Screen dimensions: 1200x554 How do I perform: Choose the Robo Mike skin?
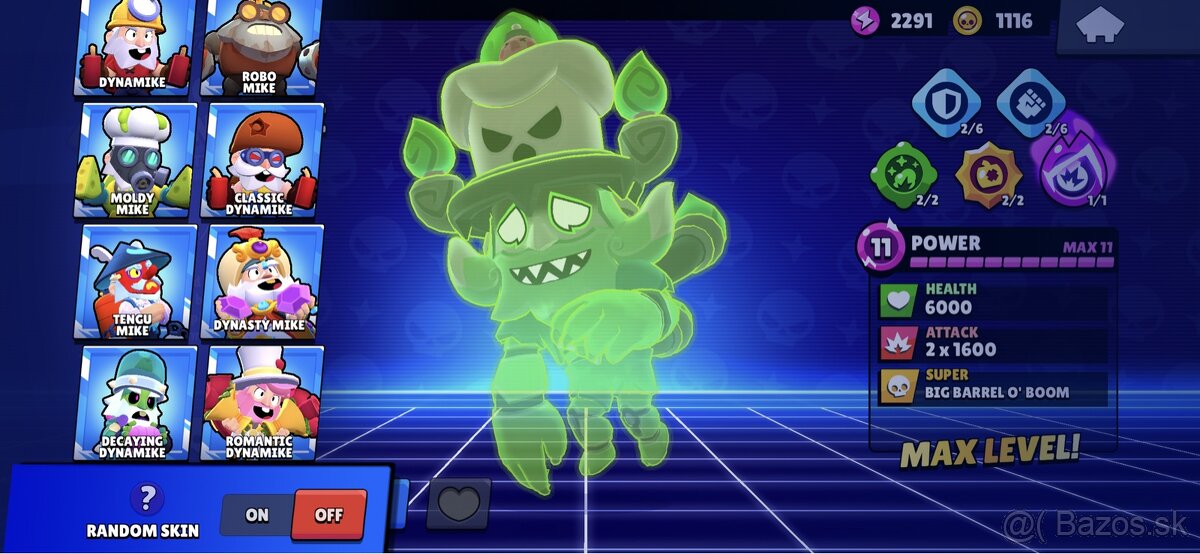(x=260, y=47)
